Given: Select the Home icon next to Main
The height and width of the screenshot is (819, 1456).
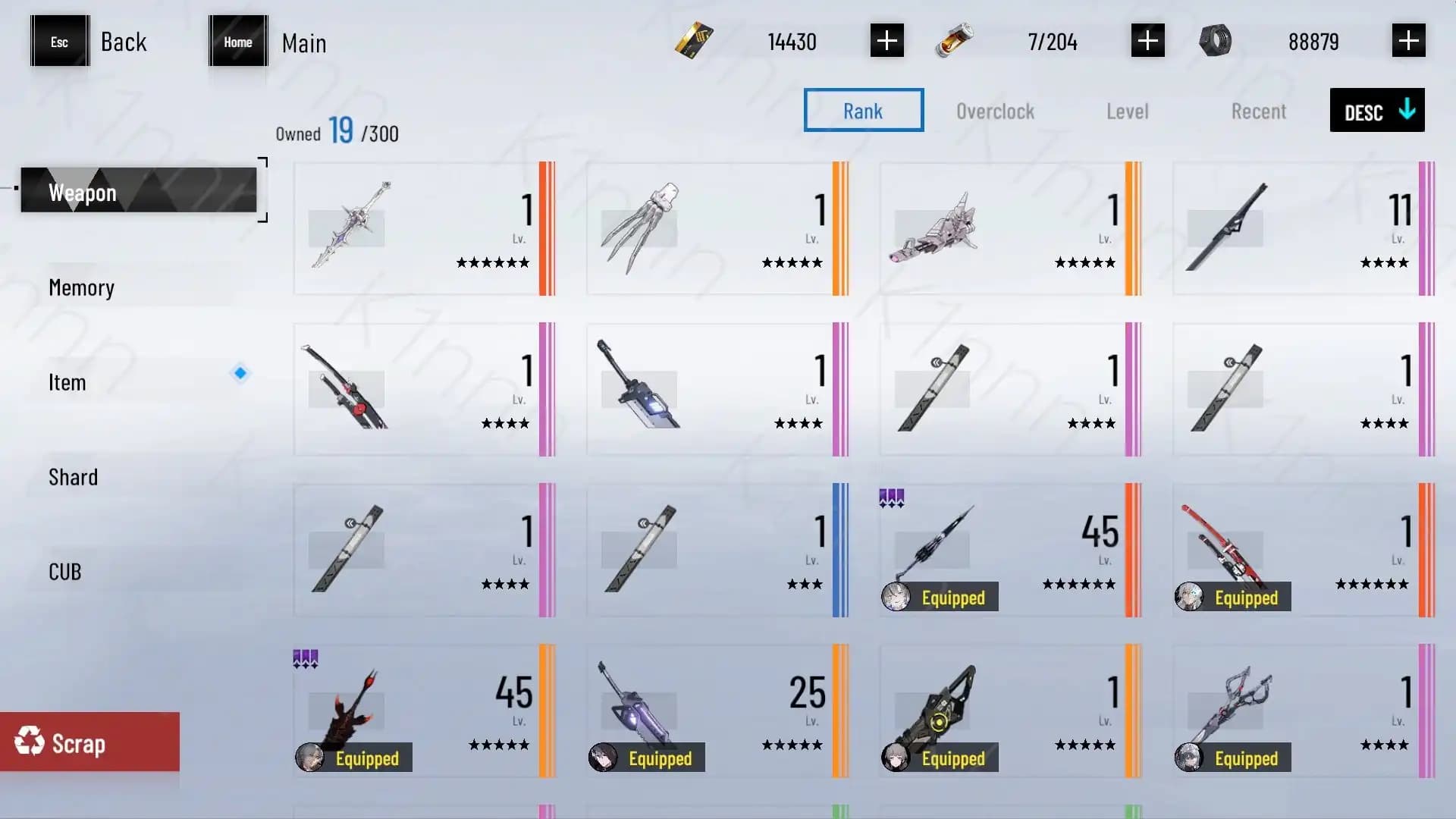Looking at the screenshot, I should pos(237,42).
